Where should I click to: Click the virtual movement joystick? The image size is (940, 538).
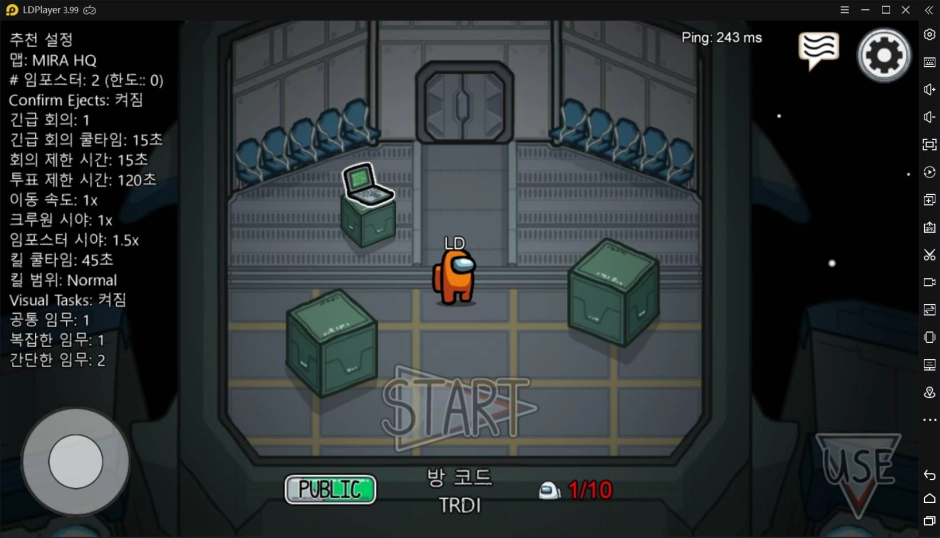click(x=76, y=461)
